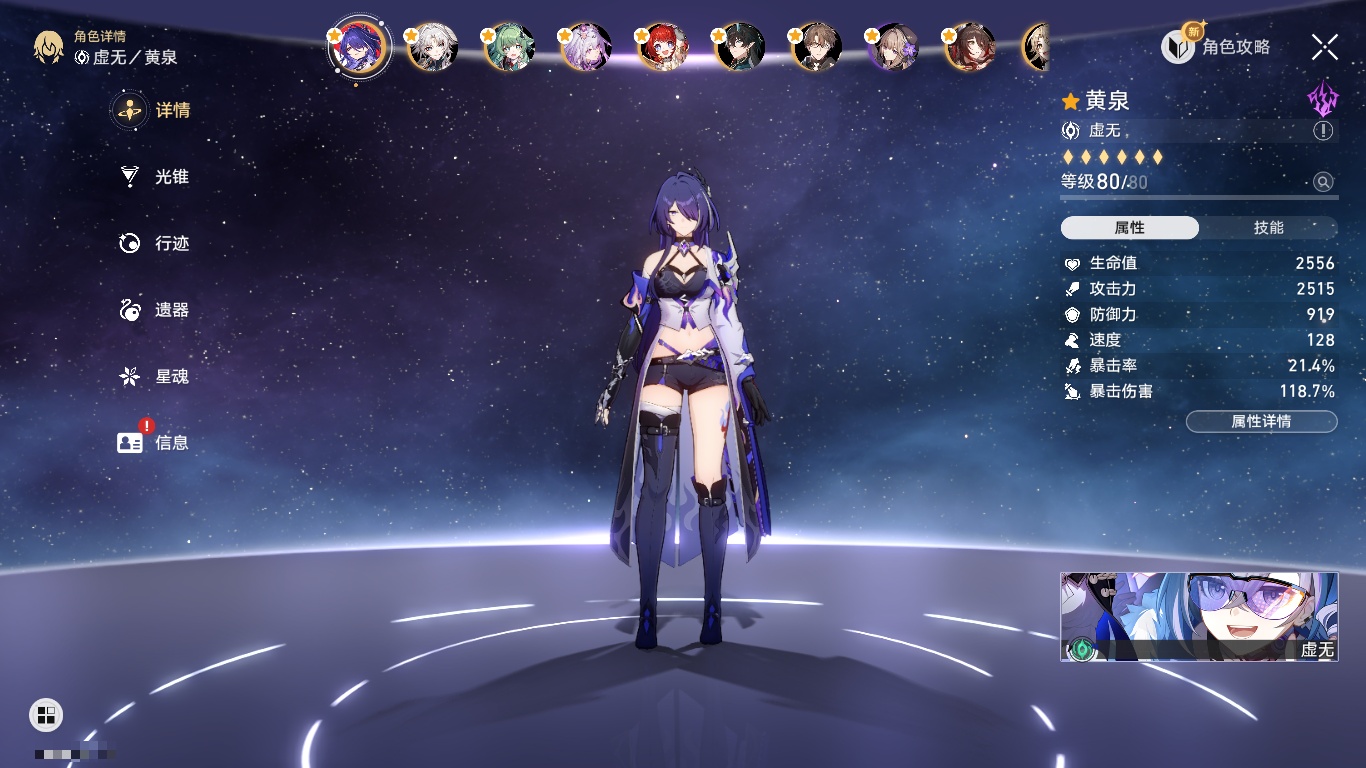This screenshot has width=1366, height=768.
Task: Open the 角色攻略 character guide
Action: [x=1217, y=47]
